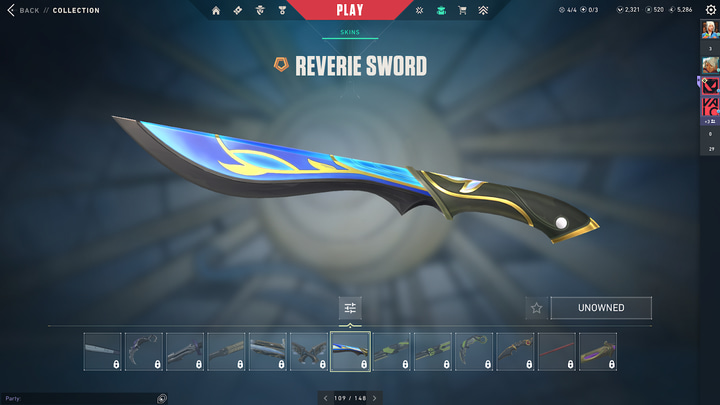Viewport: 720px width, 405px height.
Task: Go to the previous page of skins
Action: [324, 398]
